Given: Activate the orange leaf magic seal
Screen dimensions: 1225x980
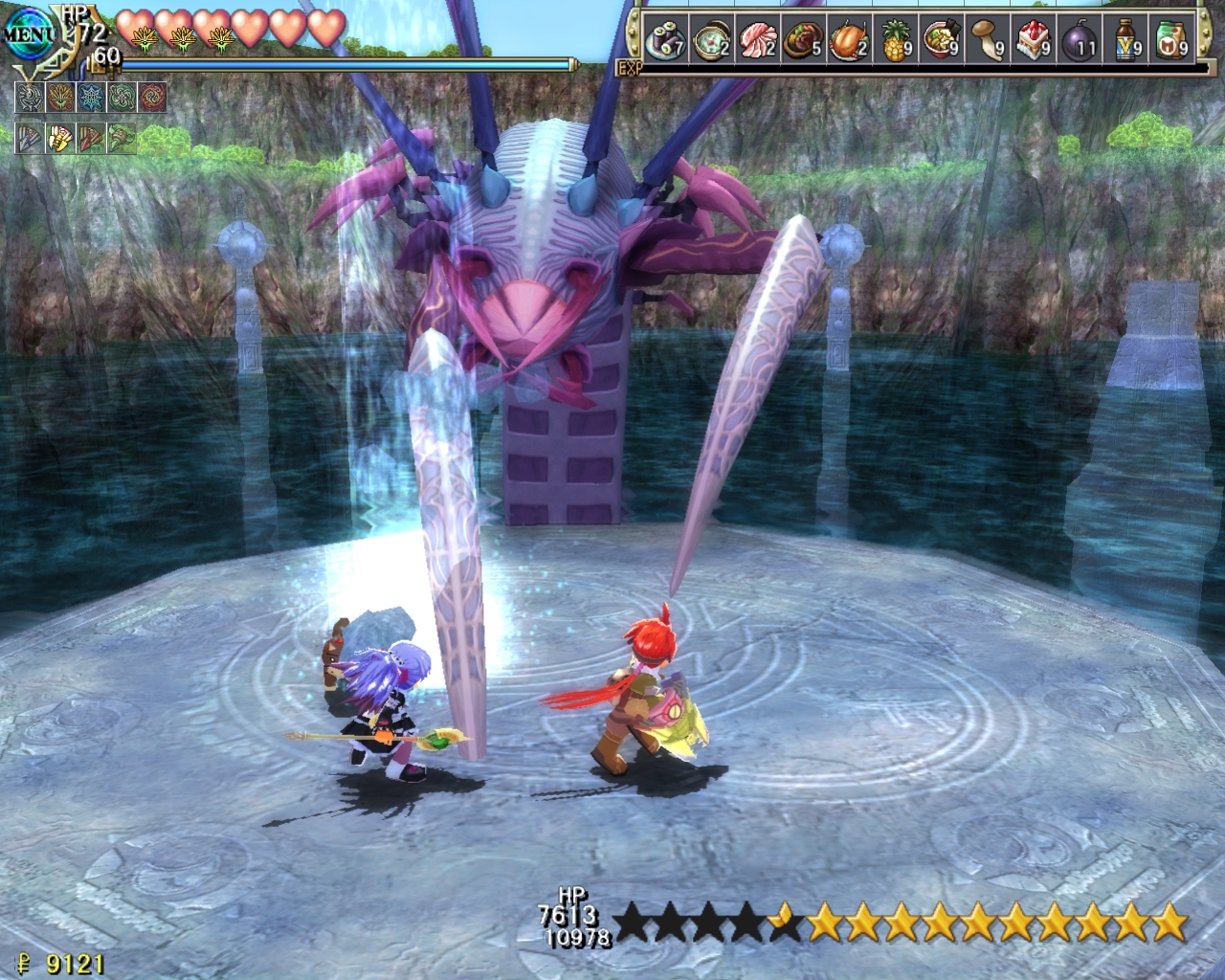Looking at the screenshot, I should point(60,98).
